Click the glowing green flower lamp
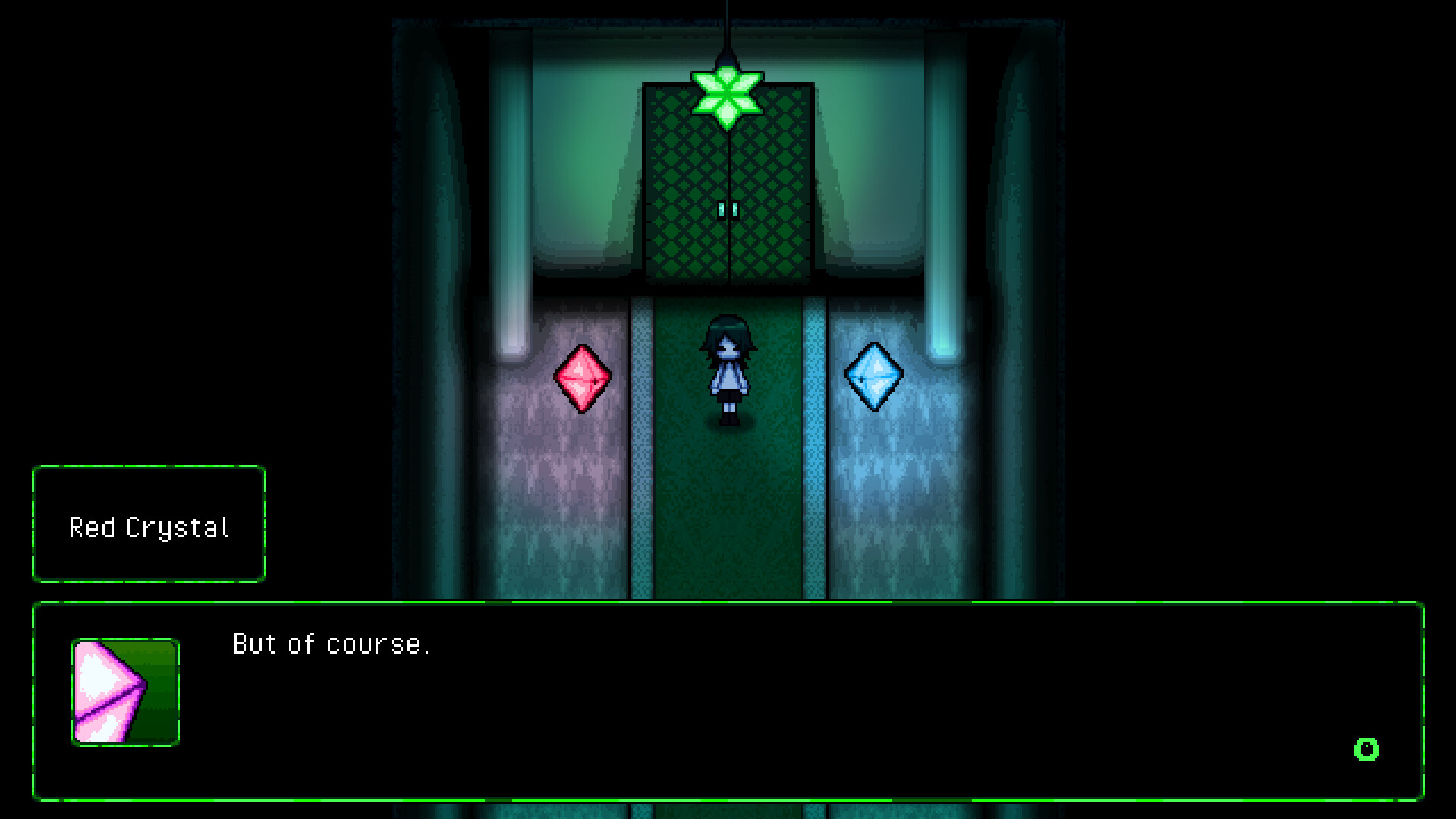The width and height of the screenshot is (1456, 819). coord(728,95)
